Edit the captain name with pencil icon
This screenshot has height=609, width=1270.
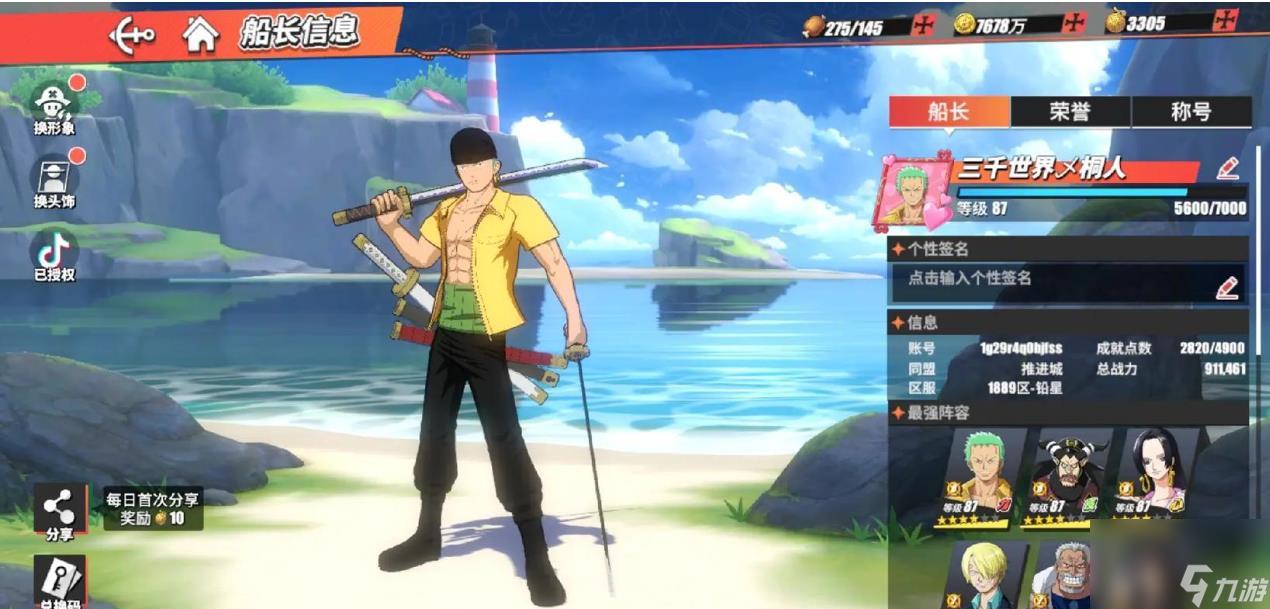(x=1229, y=168)
